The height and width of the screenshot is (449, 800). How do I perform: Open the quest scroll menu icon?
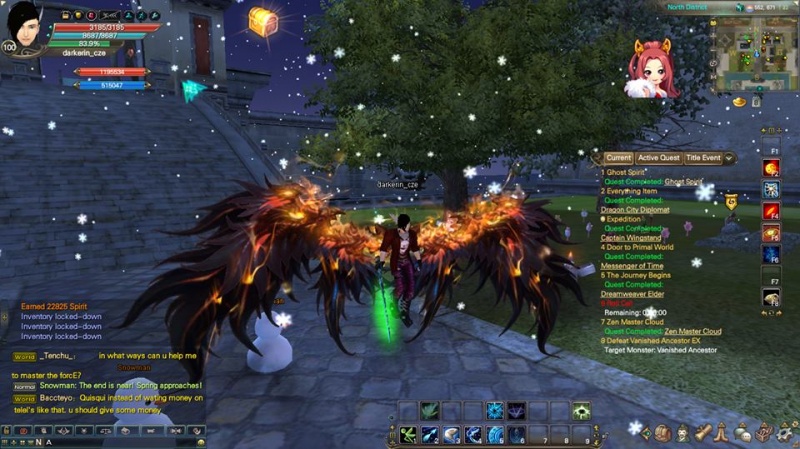[703, 433]
